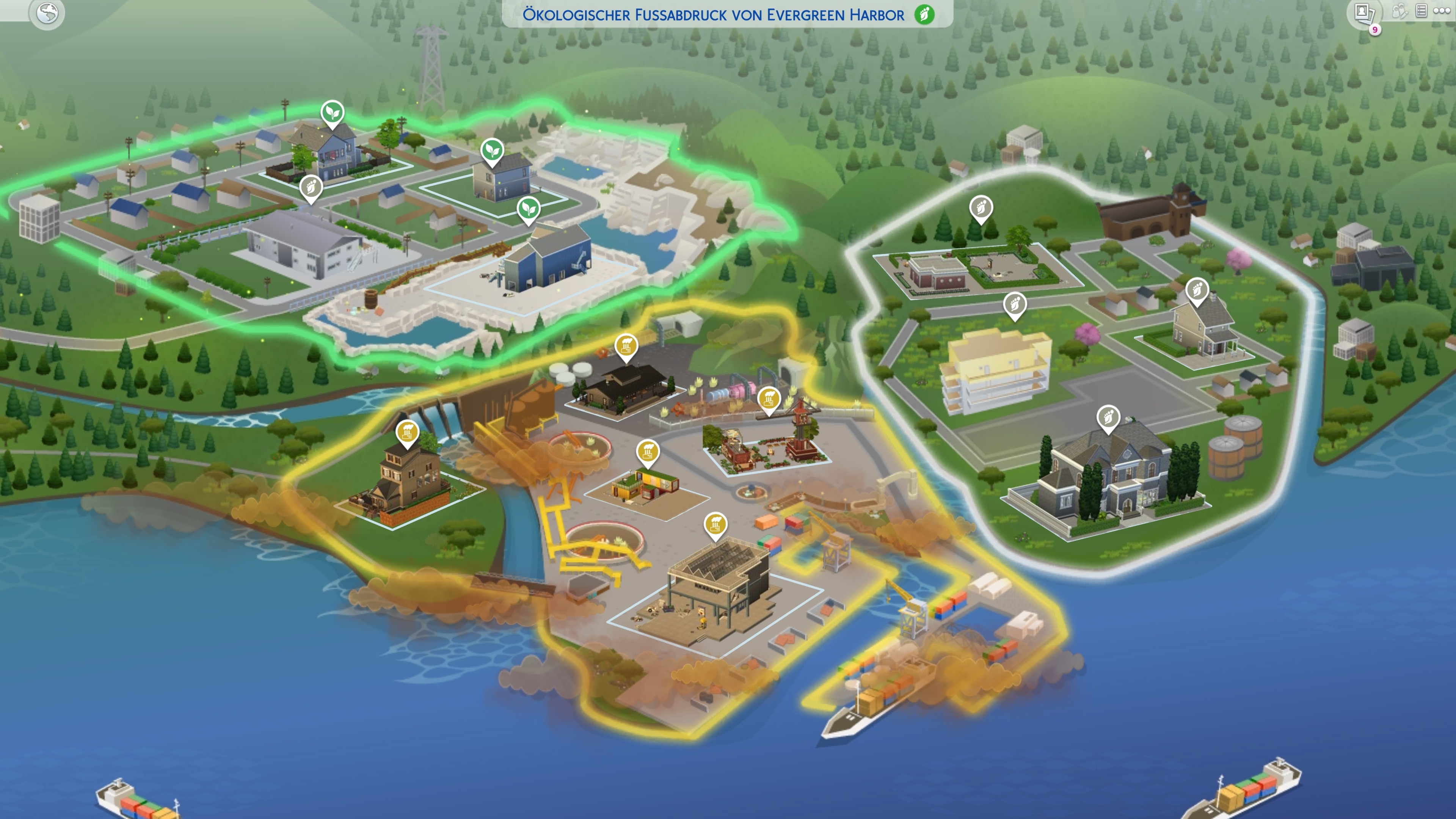
Task: Return to world selection via globe button
Action: click(47, 13)
